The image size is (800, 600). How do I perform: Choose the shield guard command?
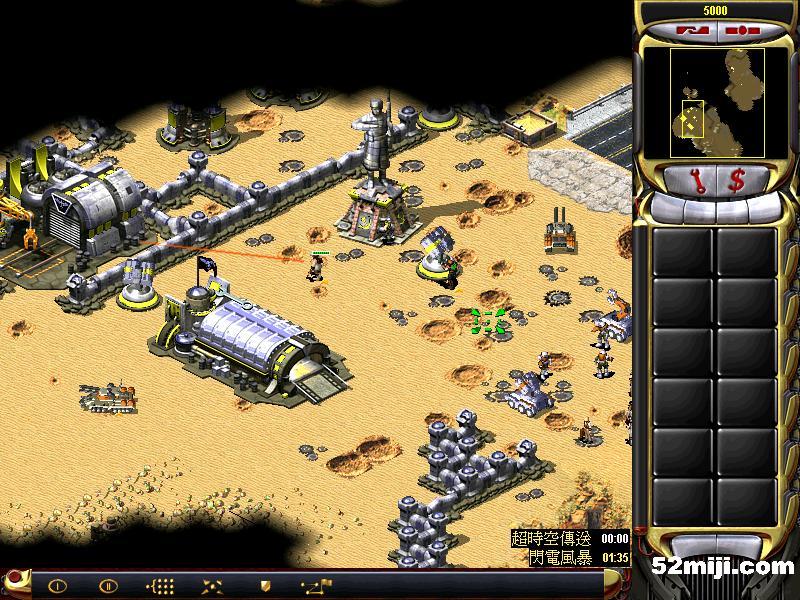tap(265, 586)
